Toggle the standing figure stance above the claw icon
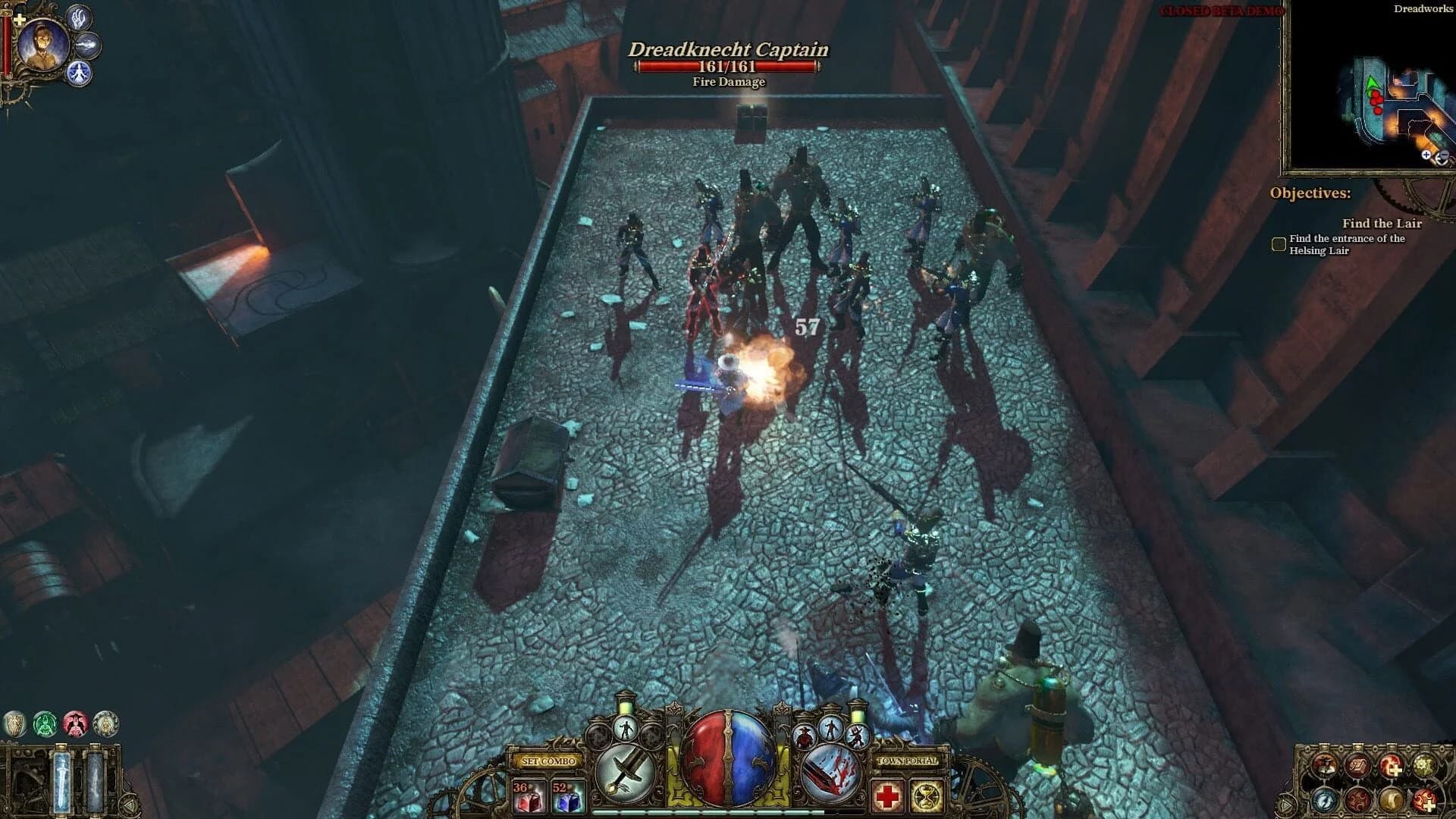1456x819 pixels. click(830, 728)
